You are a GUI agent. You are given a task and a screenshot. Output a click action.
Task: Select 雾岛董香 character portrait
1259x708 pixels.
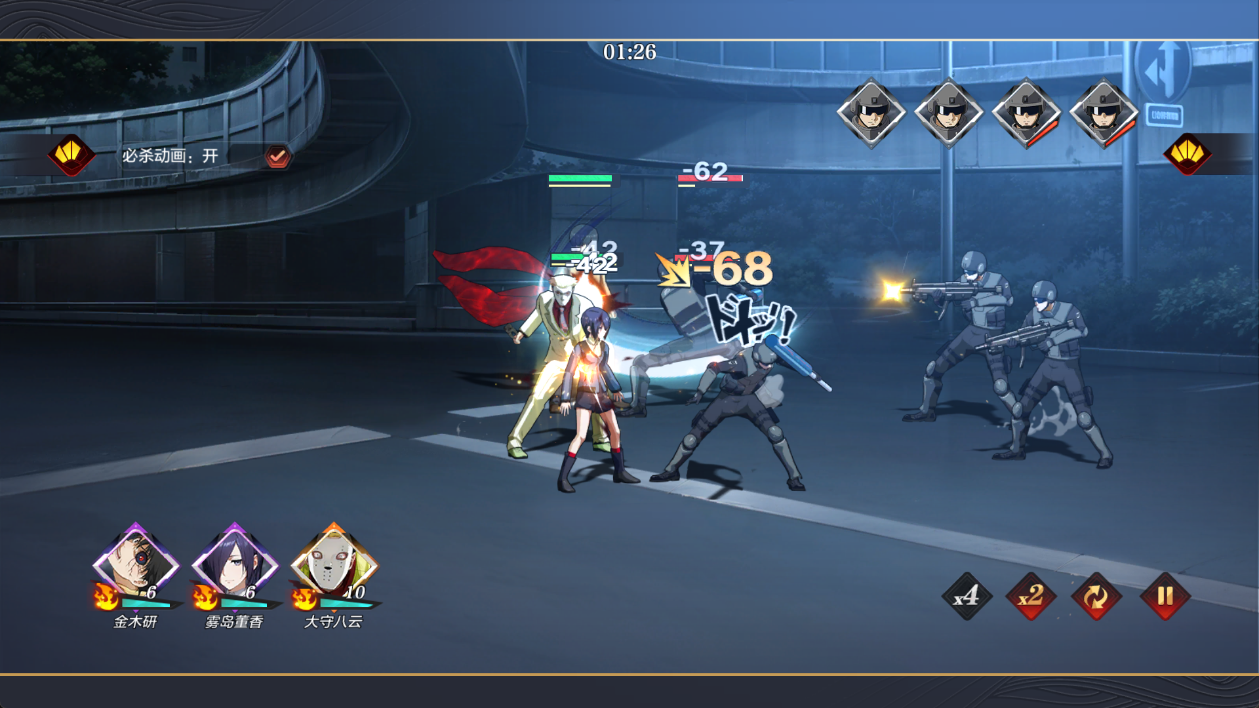pyautogui.click(x=234, y=565)
